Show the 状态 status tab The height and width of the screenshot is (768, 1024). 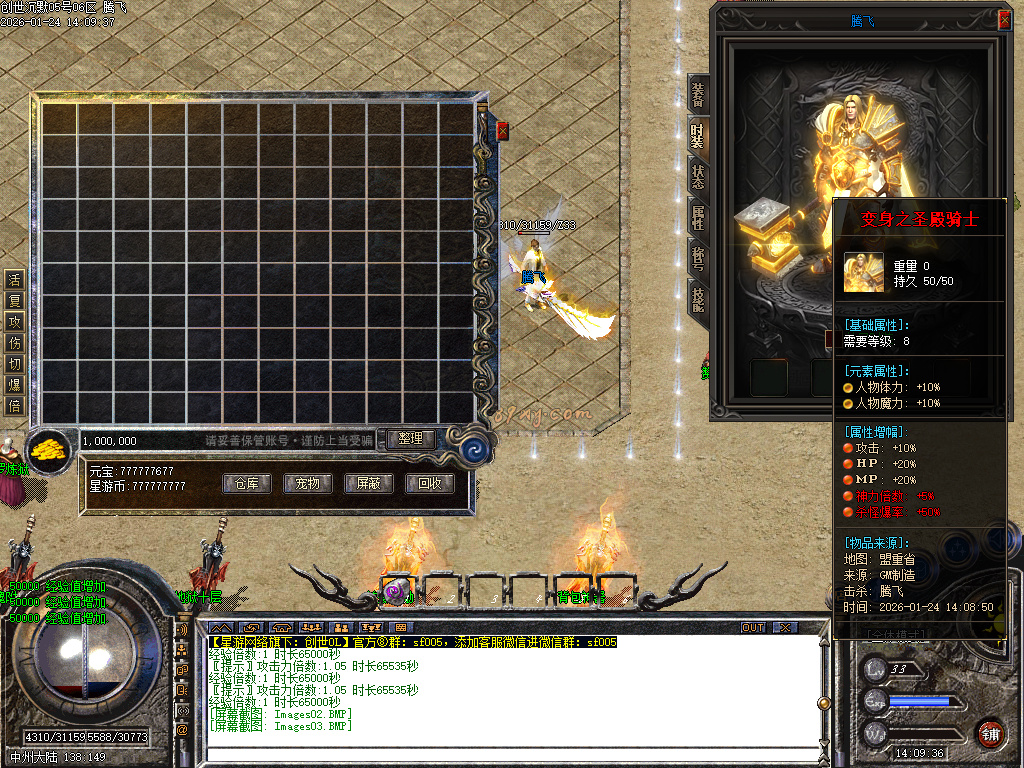698,177
